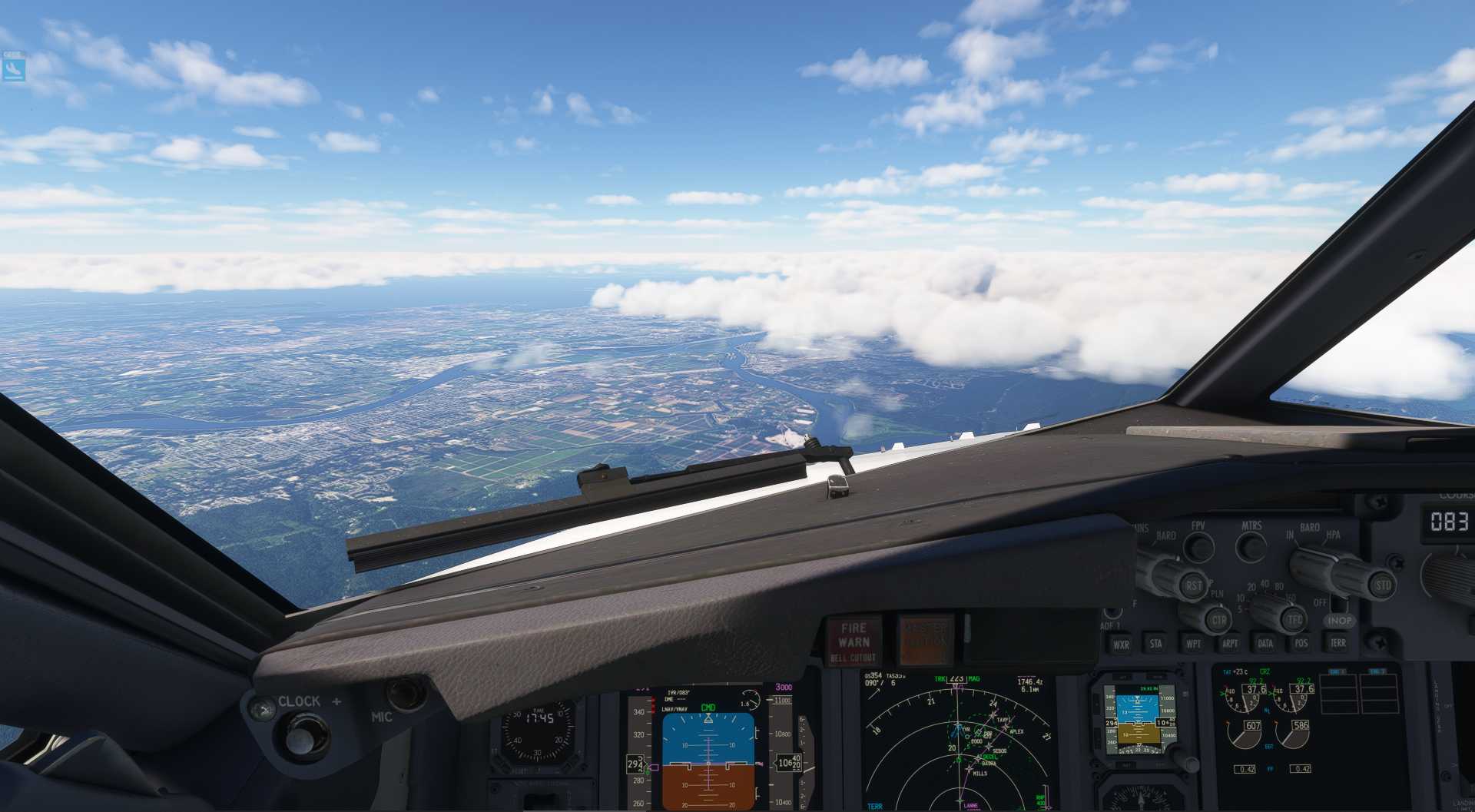Activate the flight path vector FPV button
This screenshot has width=1475, height=812.
tap(1199, 545)
